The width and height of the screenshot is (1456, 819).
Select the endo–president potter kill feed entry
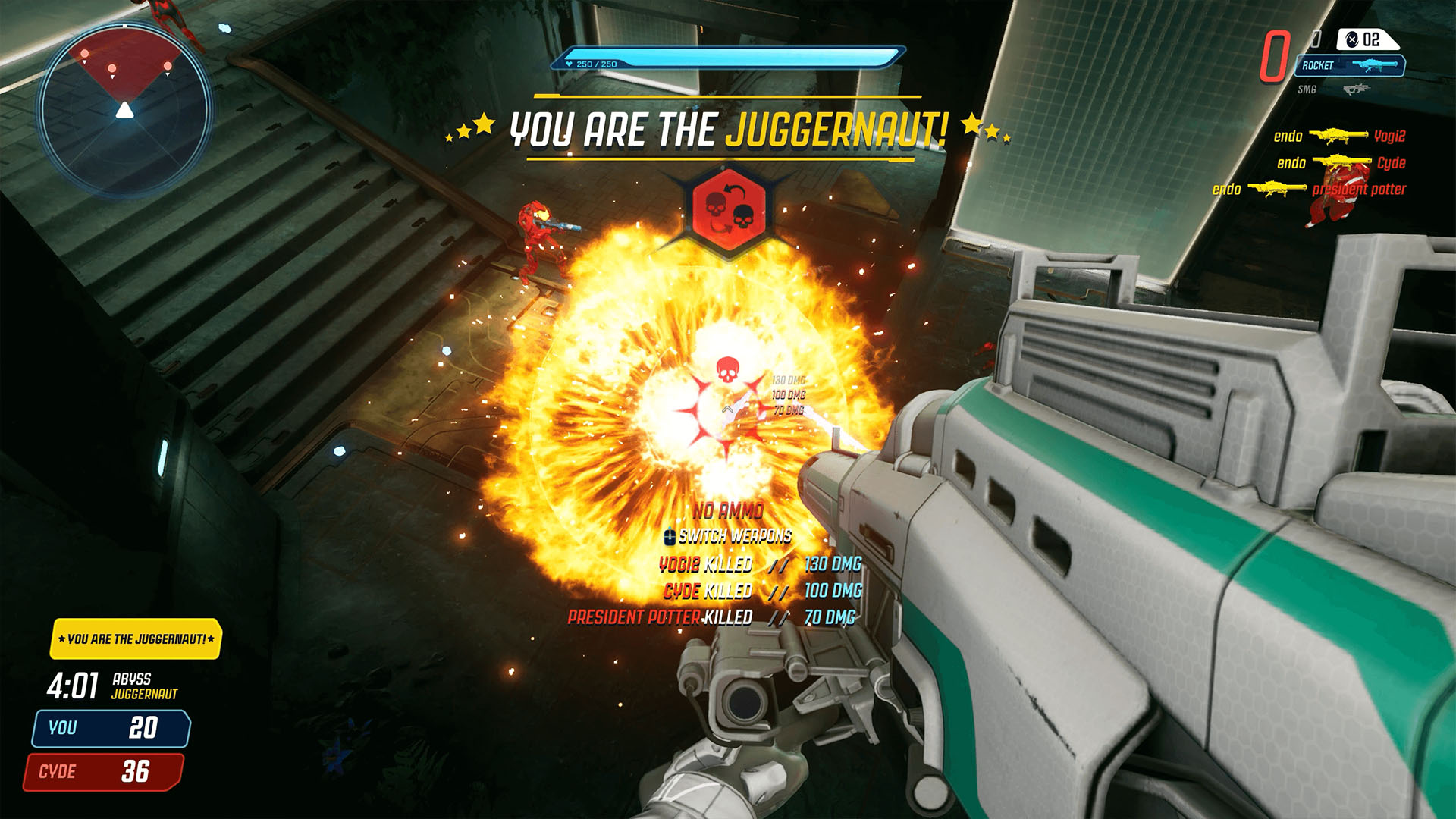[1309, 189]
